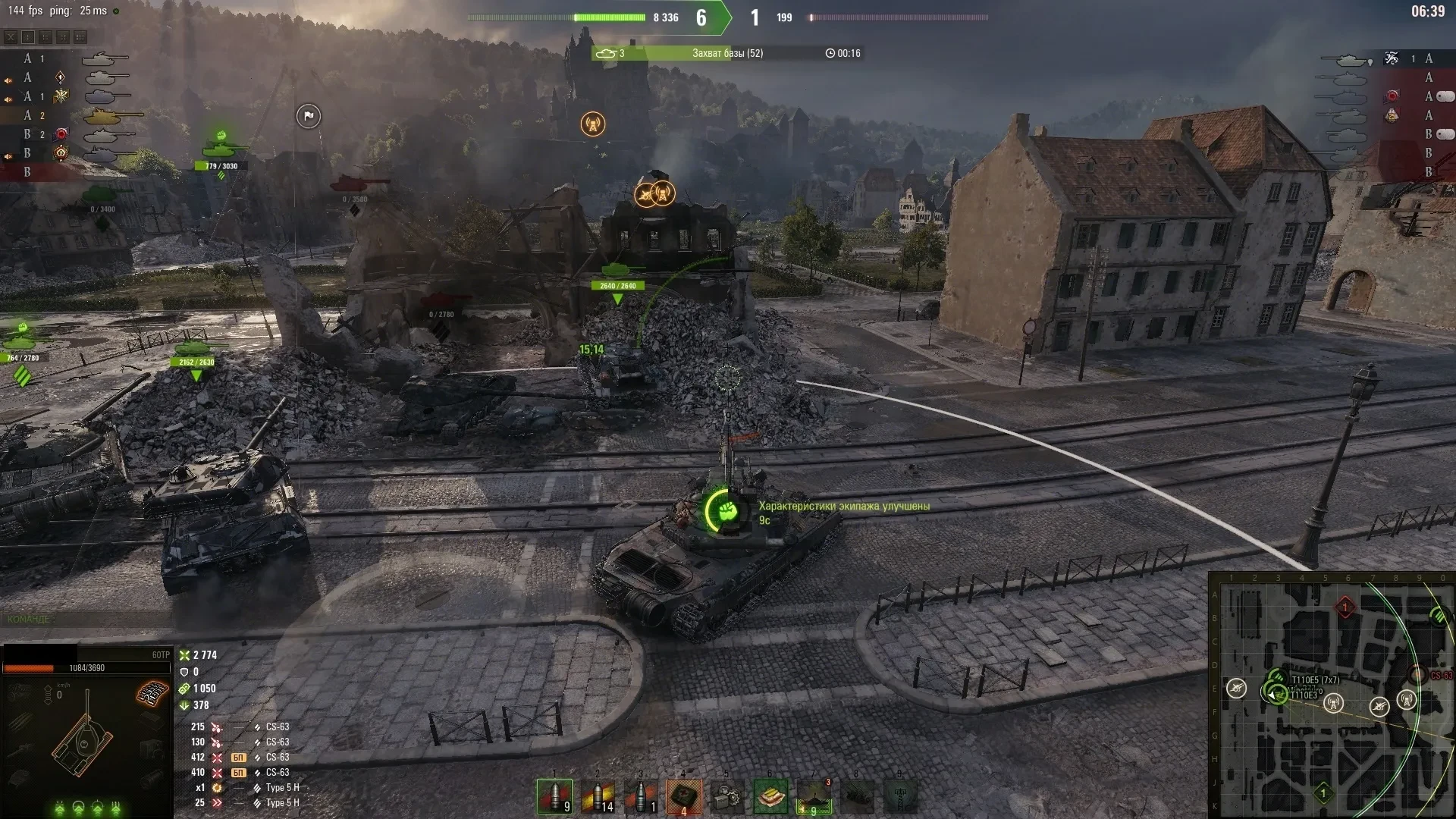Open the tactical minimap
This screenshot has width=1456, height=819.
1331,694
